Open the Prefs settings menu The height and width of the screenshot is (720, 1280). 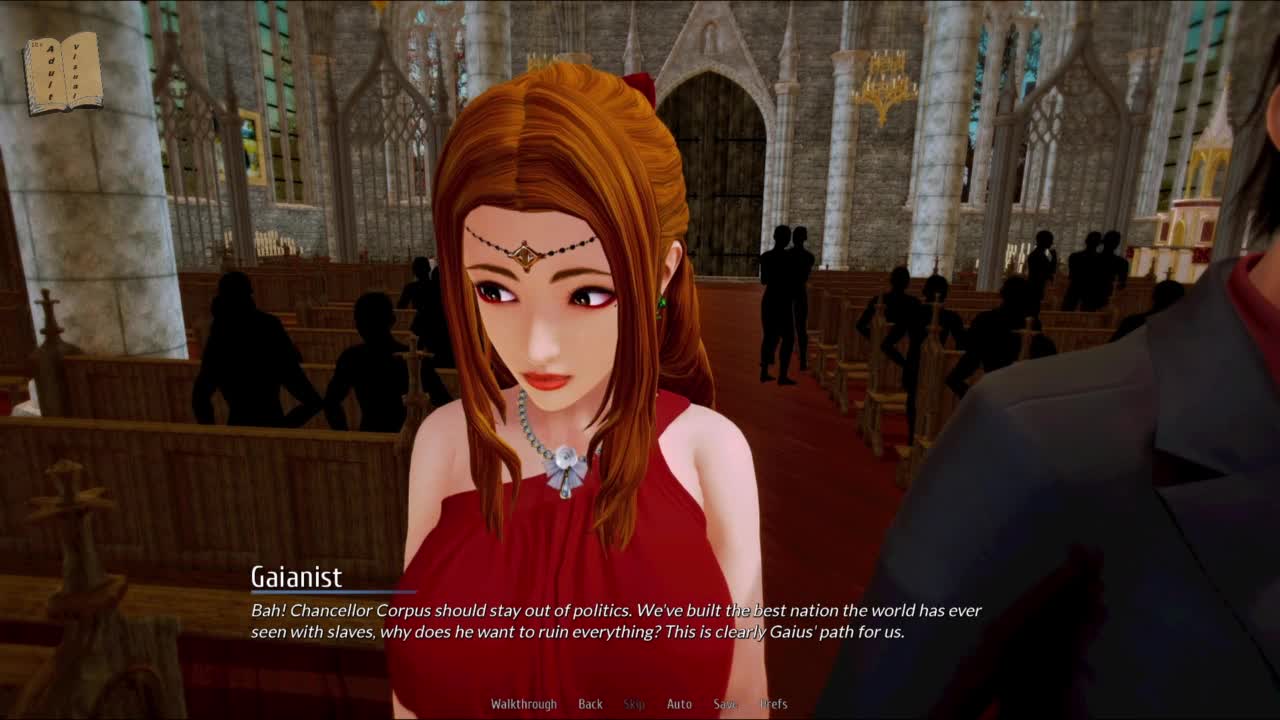[x=773, y=704]
